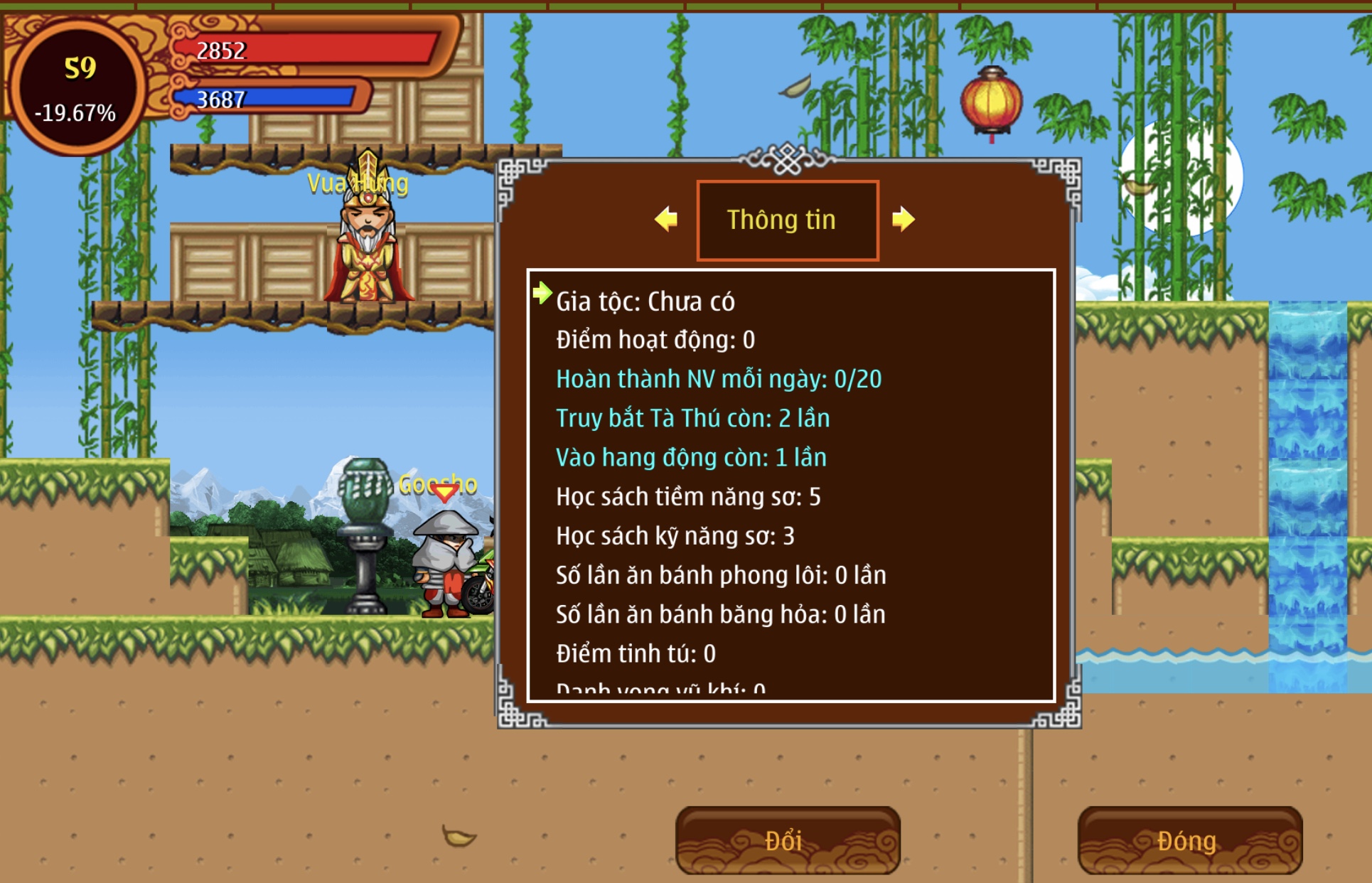Choose the Điểm hoạt động row
The width and height of the screenshot is (1372, 883).
click(x=655, y=340)
